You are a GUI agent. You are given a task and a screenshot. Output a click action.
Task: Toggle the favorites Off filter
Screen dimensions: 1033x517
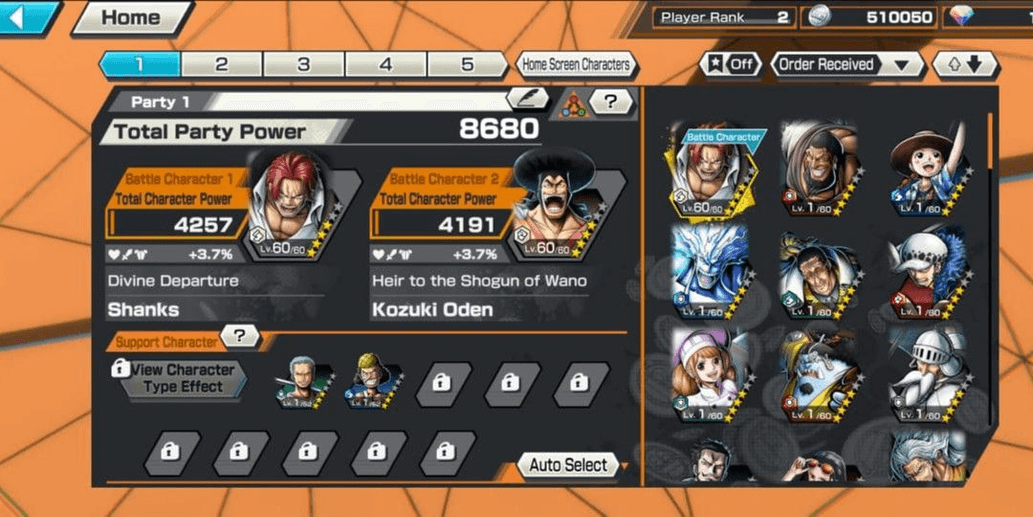730,65
